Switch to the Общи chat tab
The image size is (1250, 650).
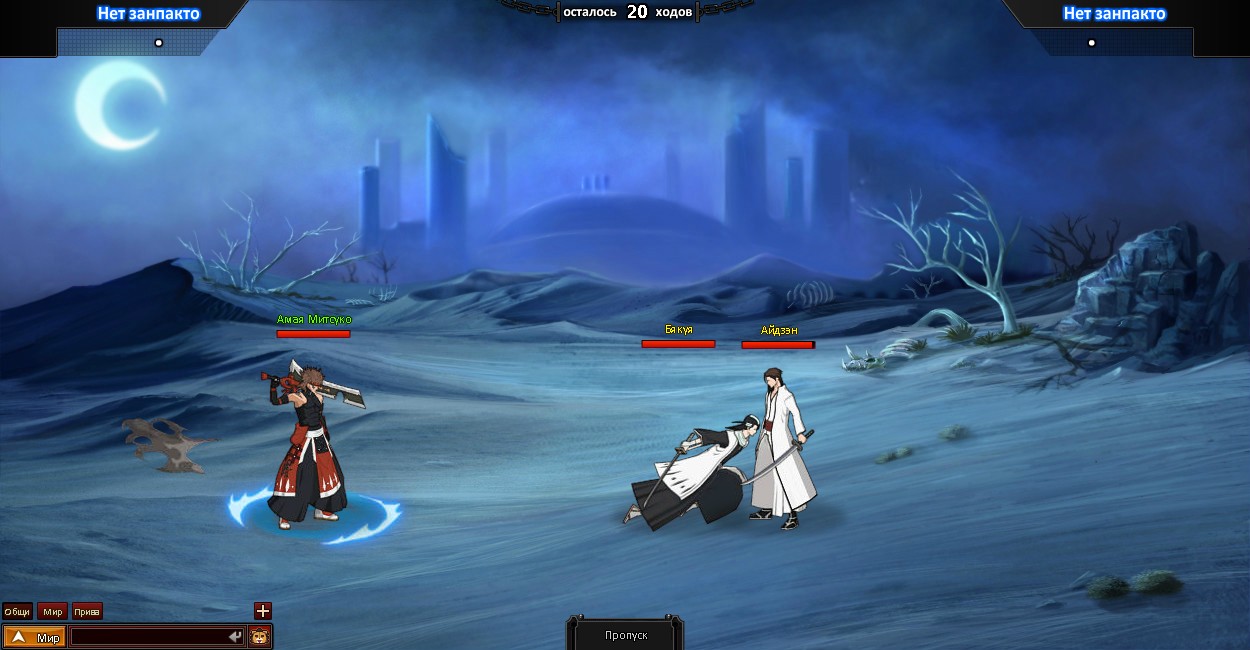[17, 611]
